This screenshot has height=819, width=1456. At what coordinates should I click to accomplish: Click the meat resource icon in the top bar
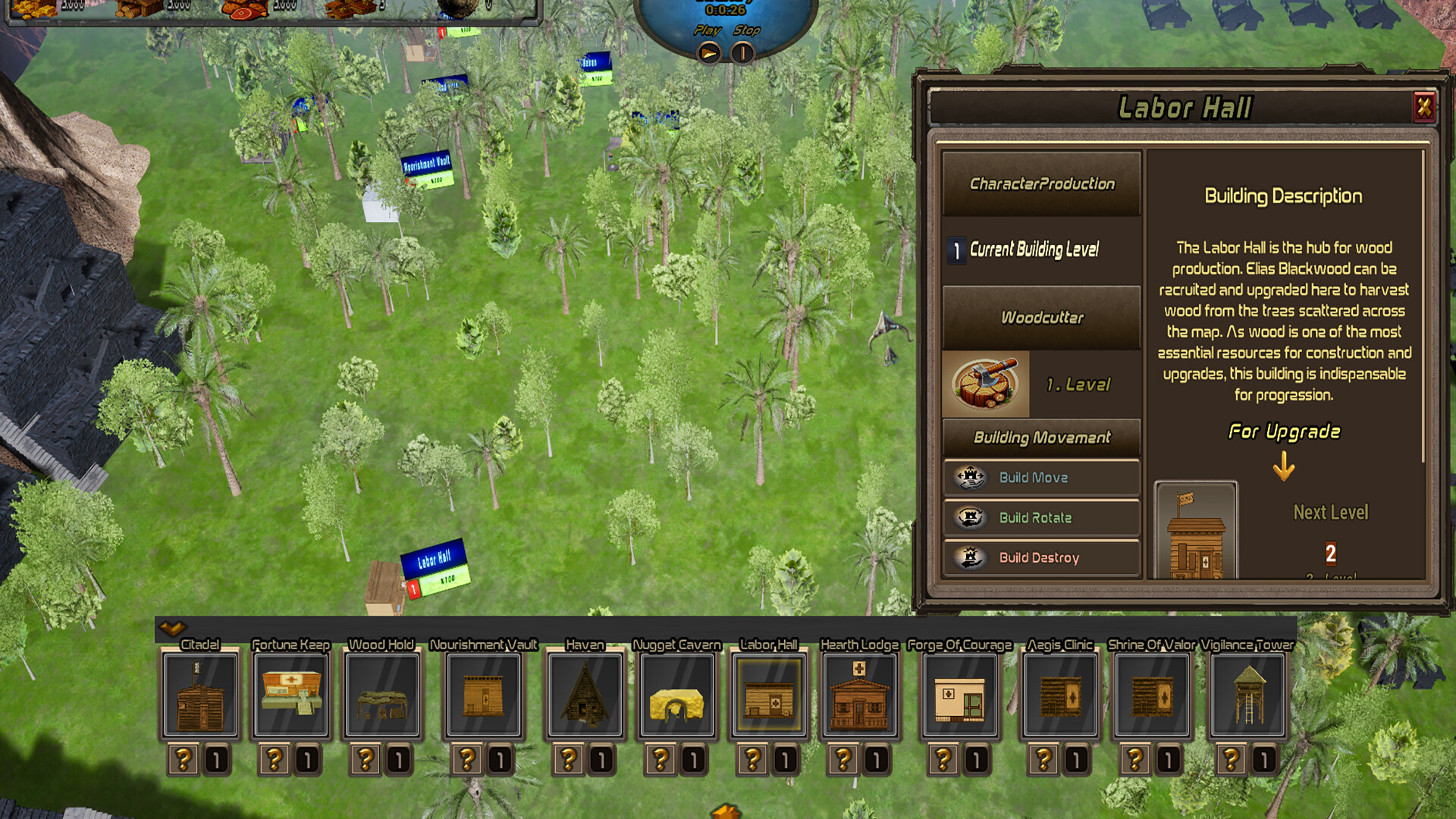tap(244, 11)
